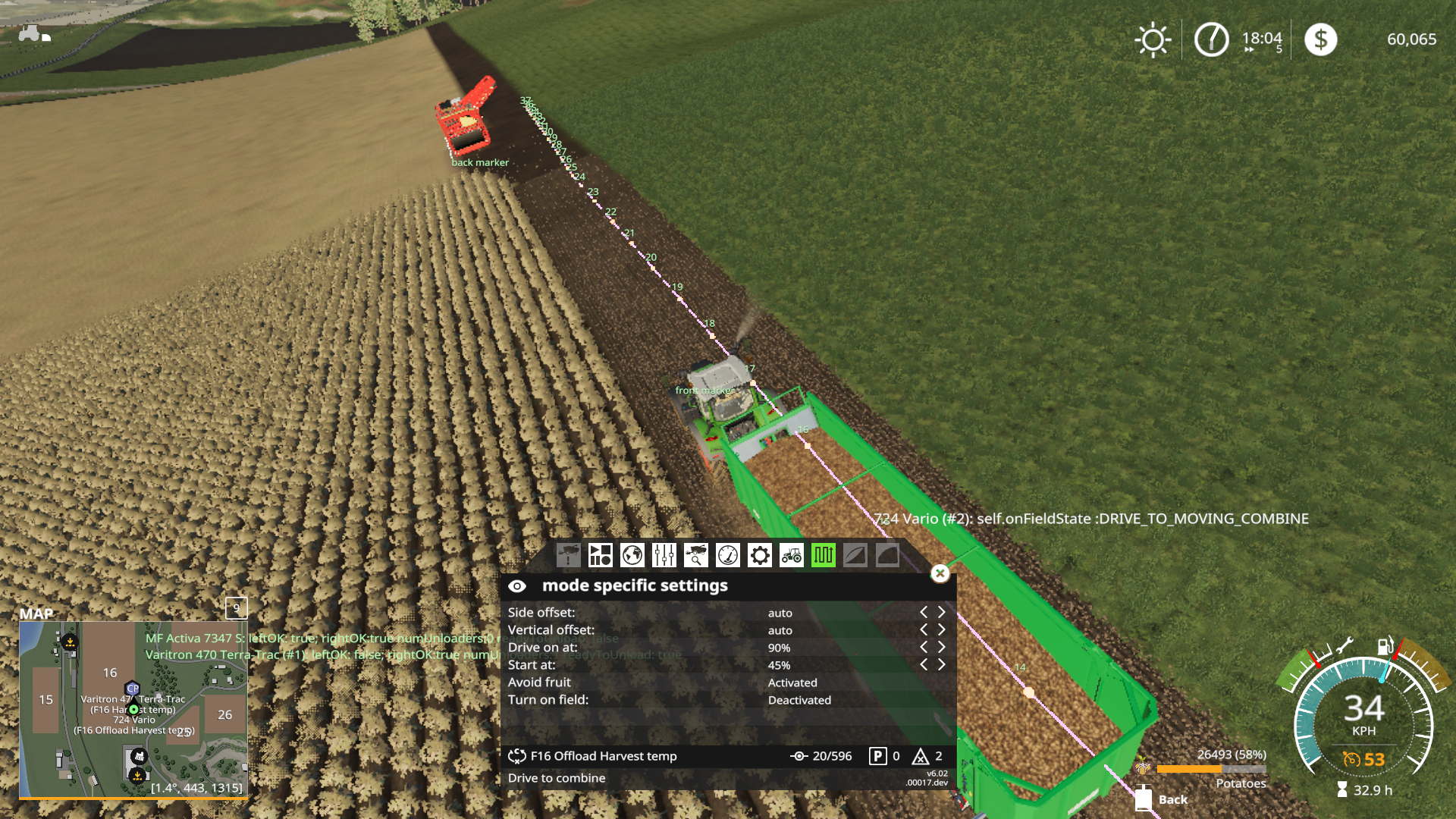Activate the Turn on field setting
1456x819 pixels.
coord(799,699)
